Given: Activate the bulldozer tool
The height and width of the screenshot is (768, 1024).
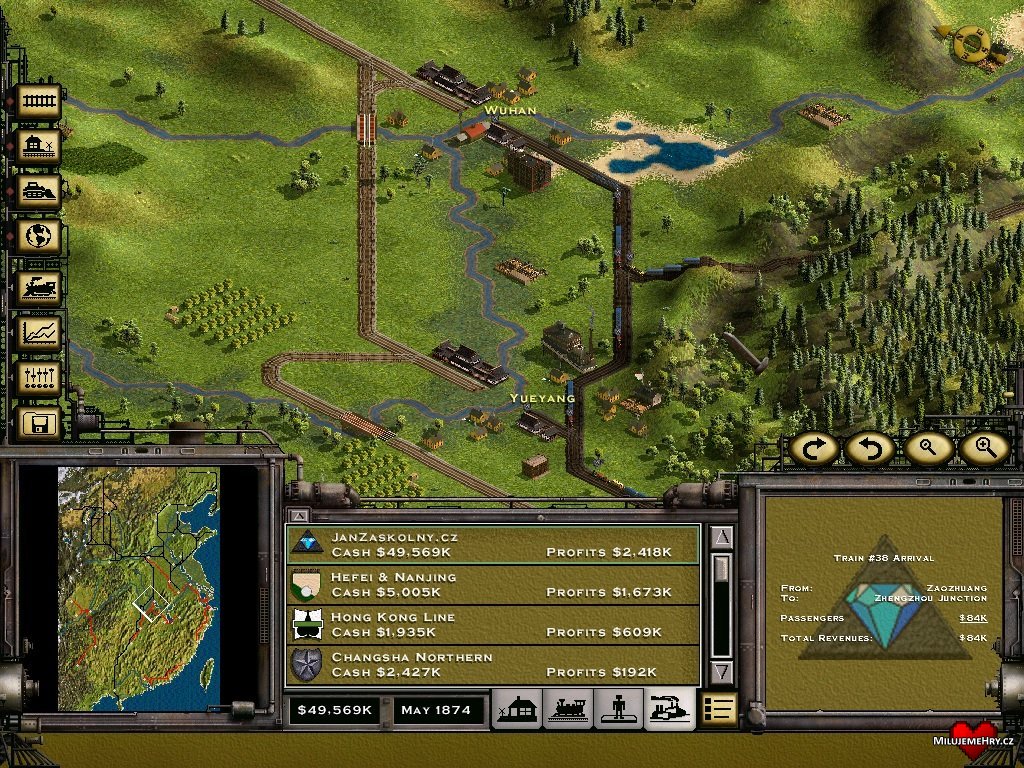Looking at the screenshot, I should [38, 192].
